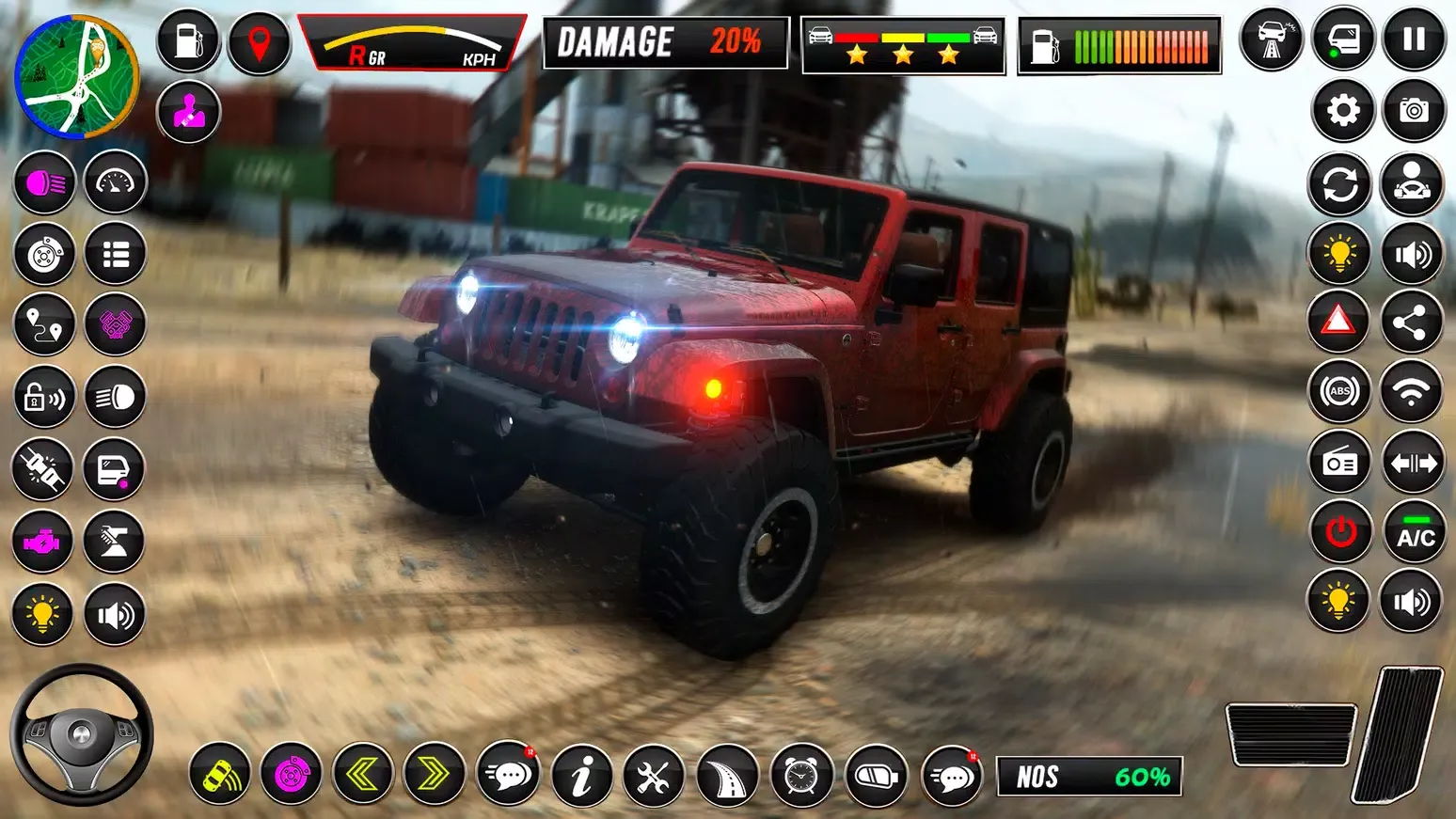Check the alarm clock timer
Viewport: 1456px width, 819px height.
click(x=799, y=775)
